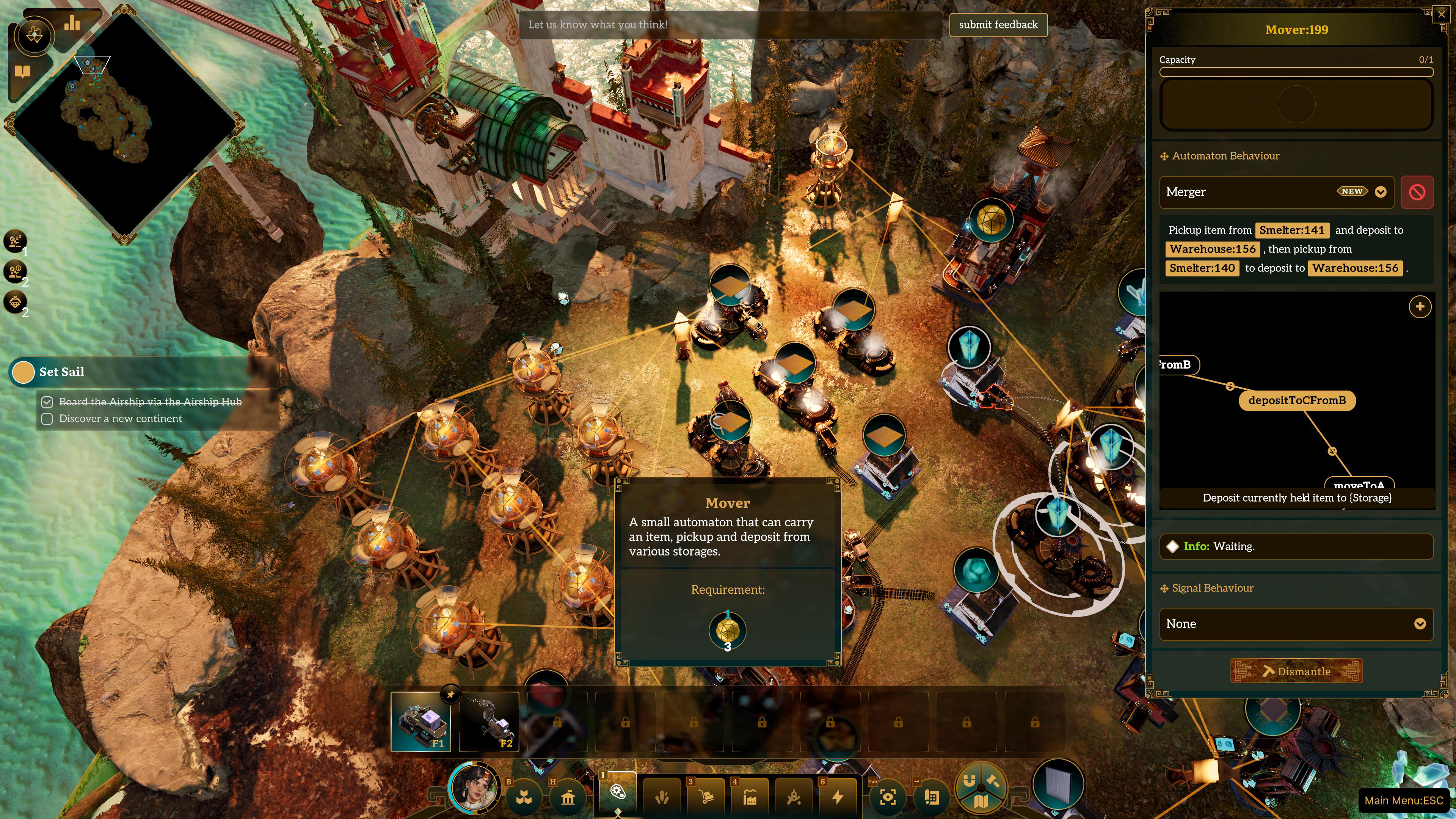Screen dimensions: 1456x819
Task: Open the journal book icon near minimap
Action: [x=23, y=71]
